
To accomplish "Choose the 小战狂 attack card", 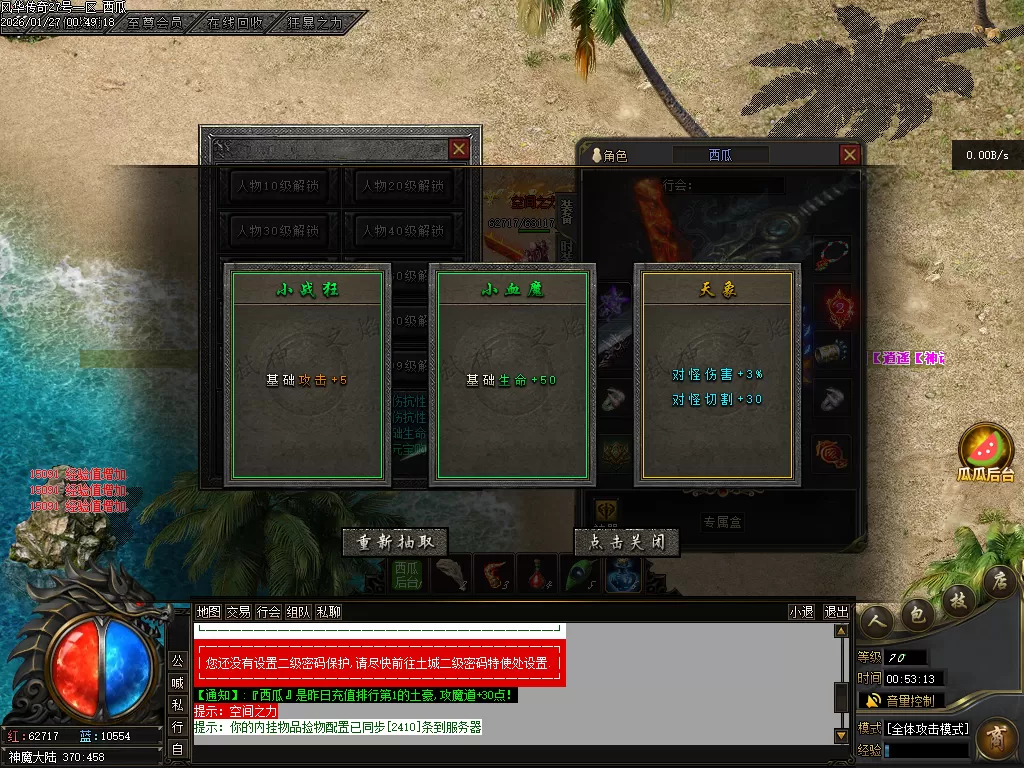I will pos(306,375).
